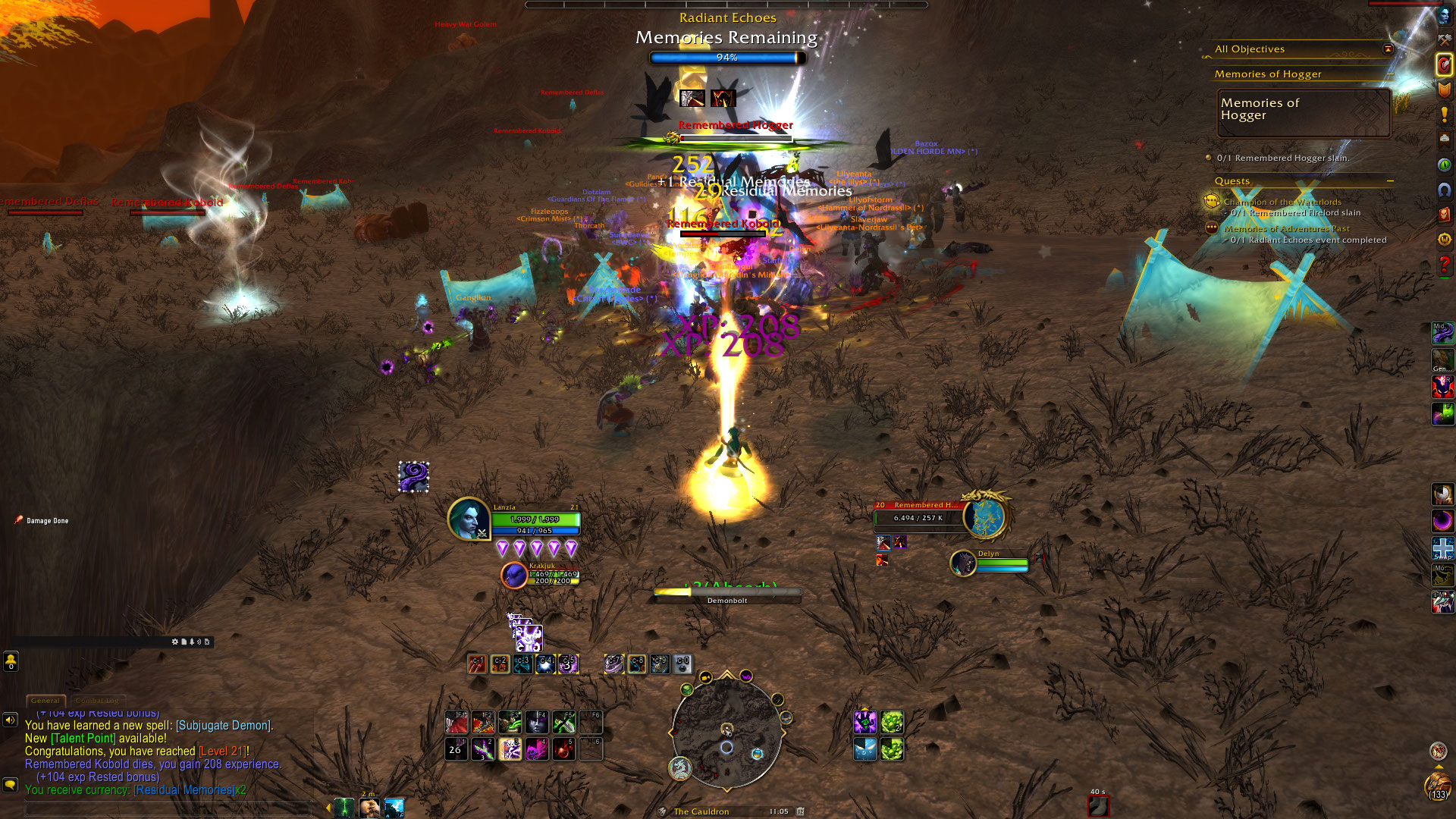Cast the spell on F2 hotkey slot
Screen dimensions: 1456x819
coord(483,721)
